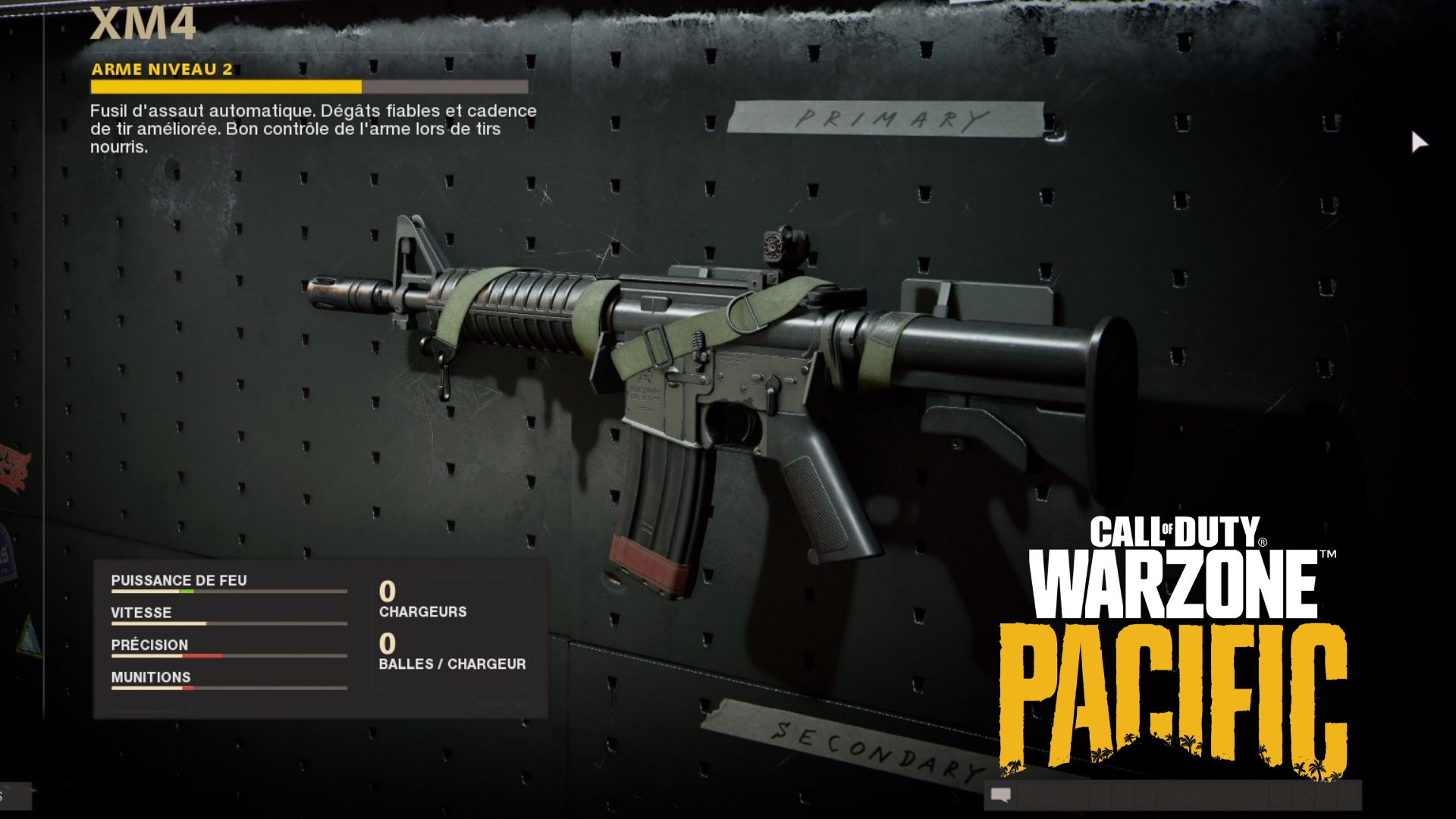The height and width of the screenshot is (819, 1456).
Task: Toggle the PUISSANCE DE FEU stat display
Action: 178,580
